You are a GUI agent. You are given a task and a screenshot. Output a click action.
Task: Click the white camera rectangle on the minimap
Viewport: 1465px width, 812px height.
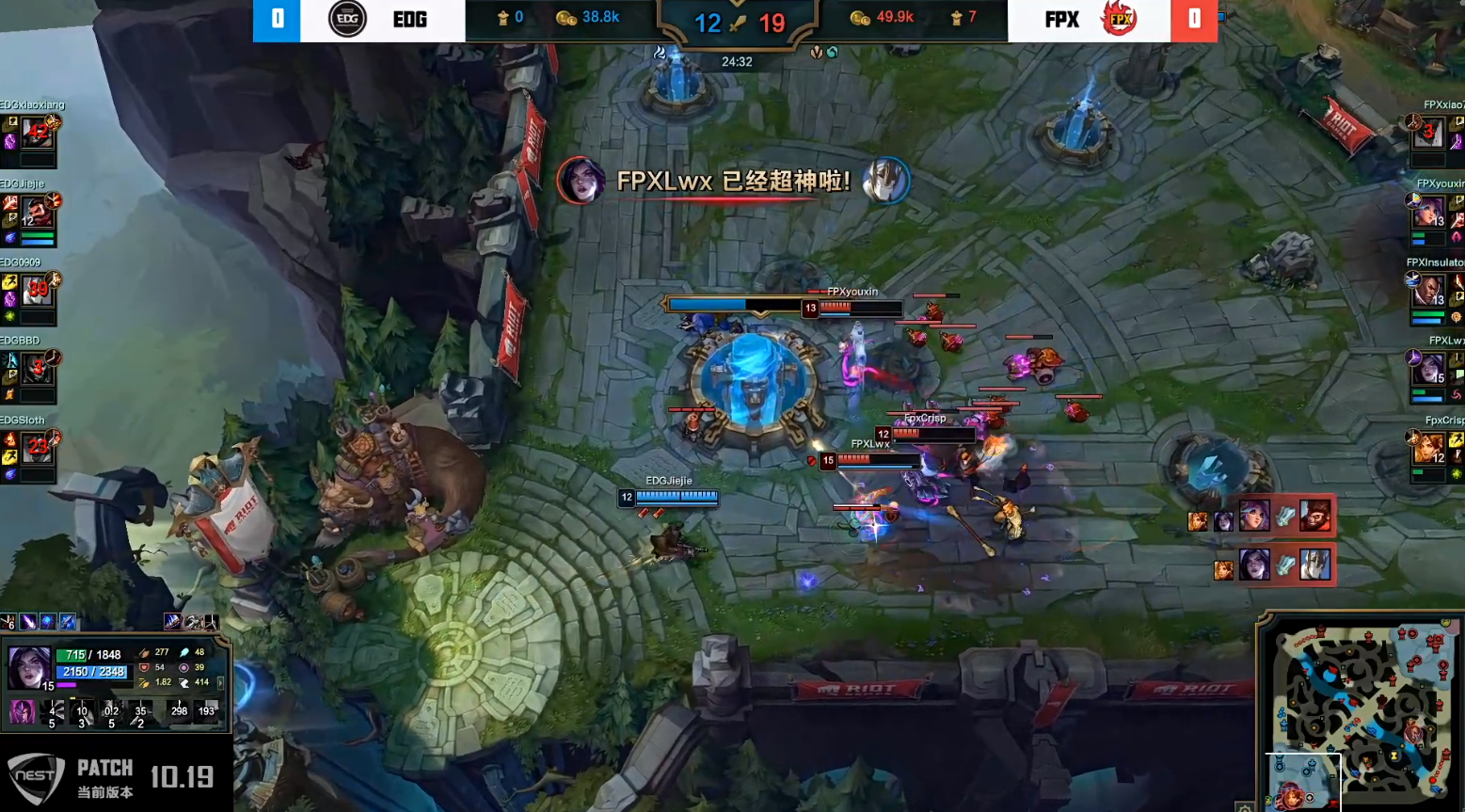1302,781
